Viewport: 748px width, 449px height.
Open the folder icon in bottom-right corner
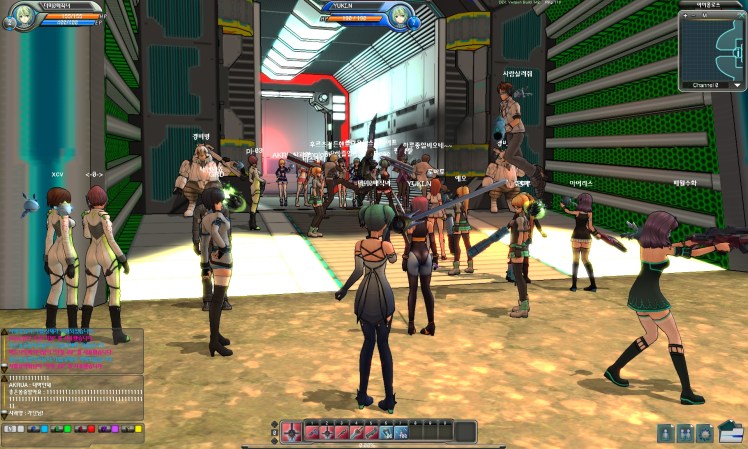pos(731,432)
